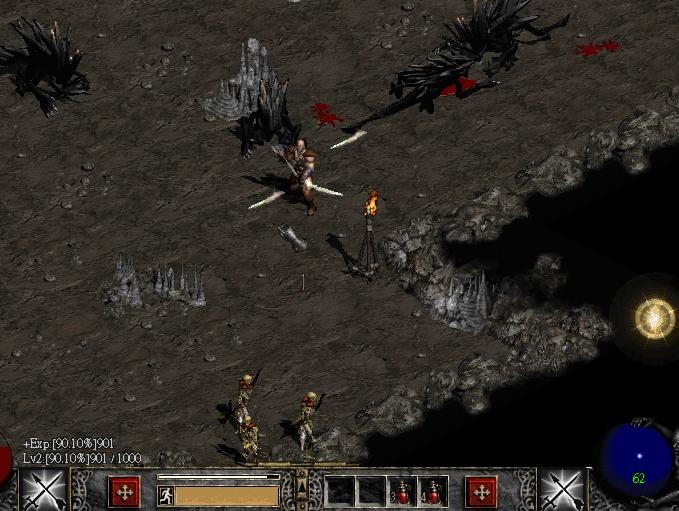679x511 pixels.
Task: Toggle the run/walk button
Action: pyautogui.click(x=166, y=494)
